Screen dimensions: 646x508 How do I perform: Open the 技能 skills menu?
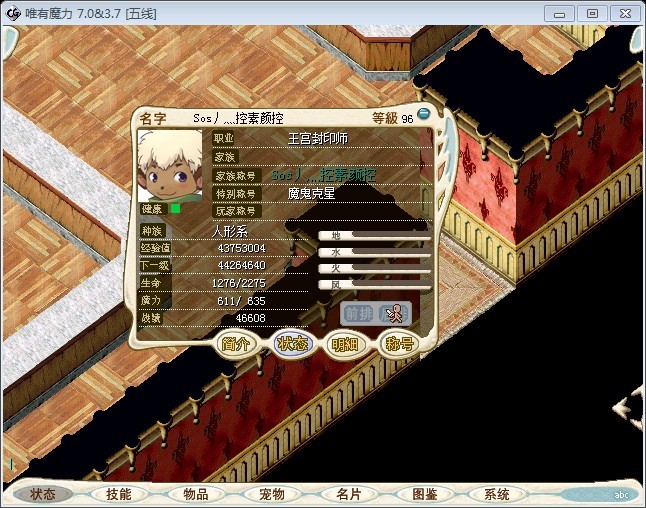tap(119, 494)
